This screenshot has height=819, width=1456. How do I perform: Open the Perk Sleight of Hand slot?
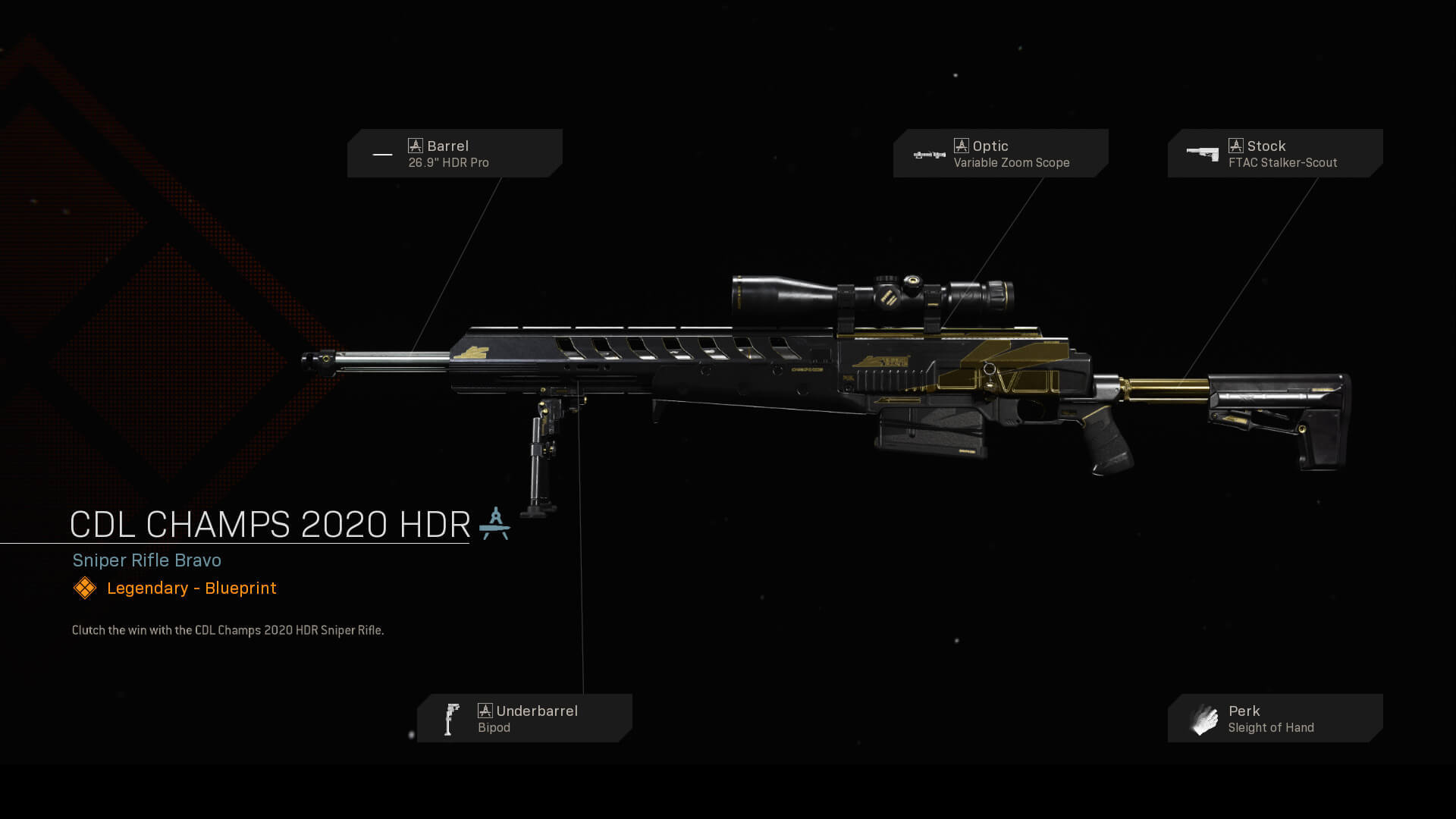click(1275, 718)
